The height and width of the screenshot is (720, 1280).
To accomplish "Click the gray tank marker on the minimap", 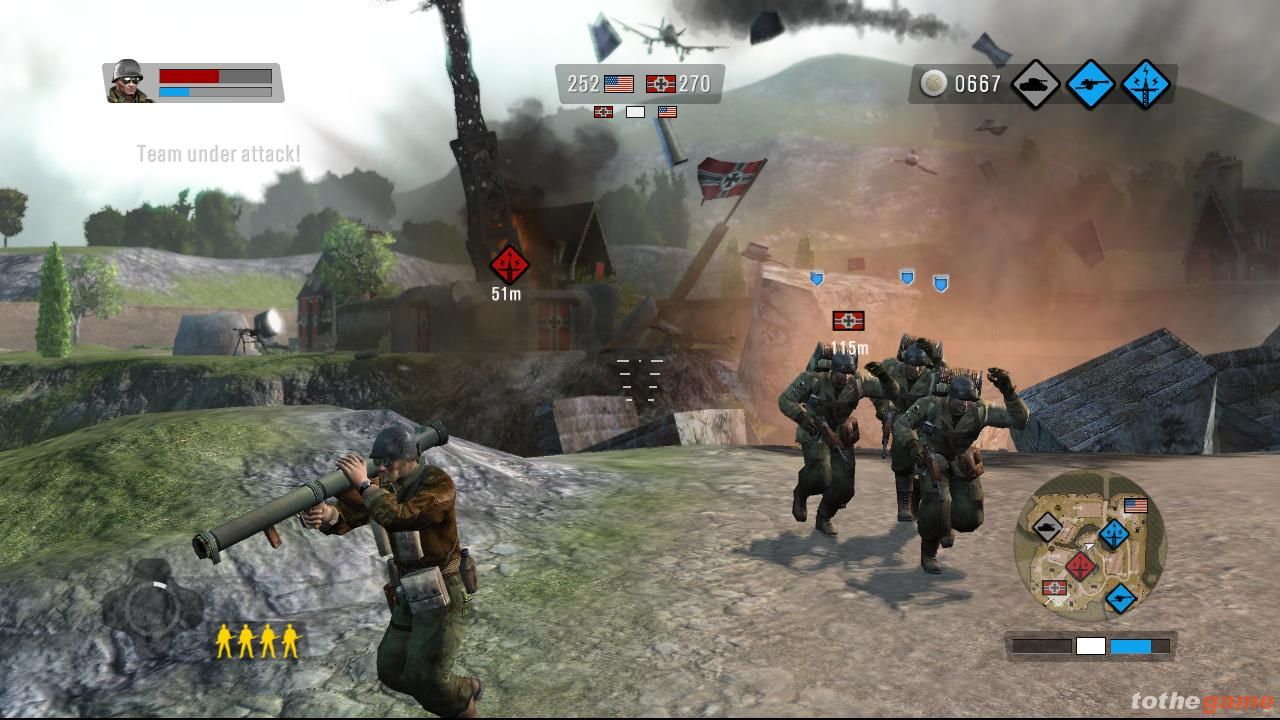I will (x=1046, y=526).
